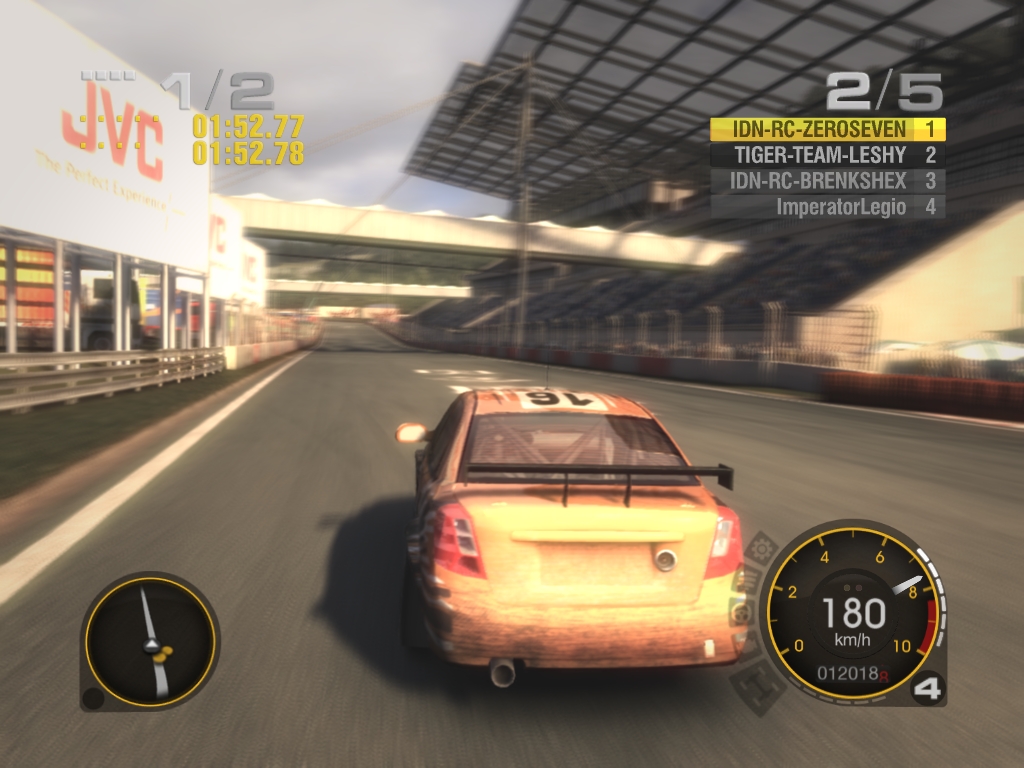
Task: Select TIGER-TEAM-LESHY in the standings list
Action: point(820,155)
